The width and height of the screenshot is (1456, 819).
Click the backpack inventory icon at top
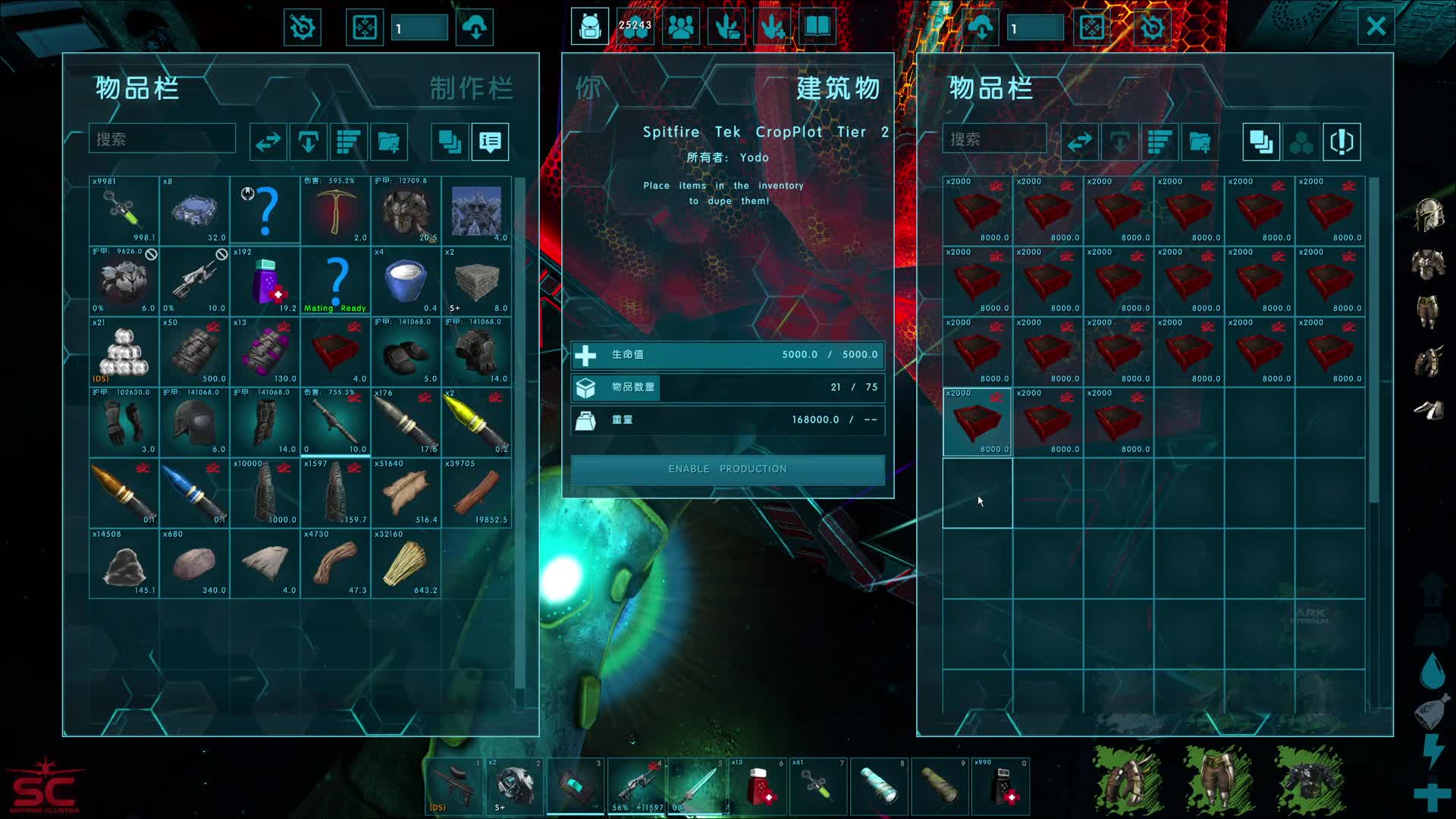click(590, 27)
